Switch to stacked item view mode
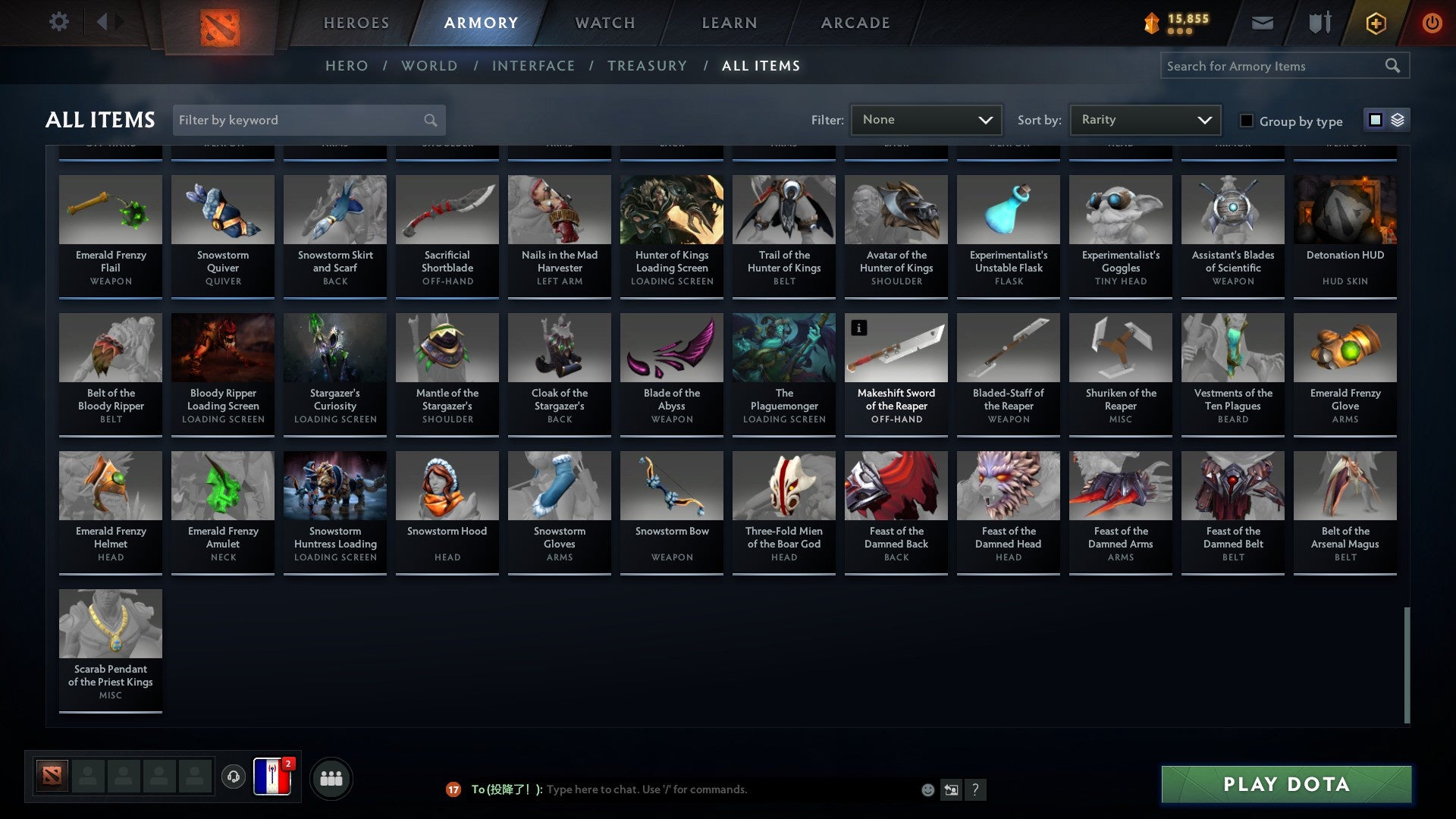Image resolution: width=1456 pixels, height=819 pixels. [x=1397, y=119]
